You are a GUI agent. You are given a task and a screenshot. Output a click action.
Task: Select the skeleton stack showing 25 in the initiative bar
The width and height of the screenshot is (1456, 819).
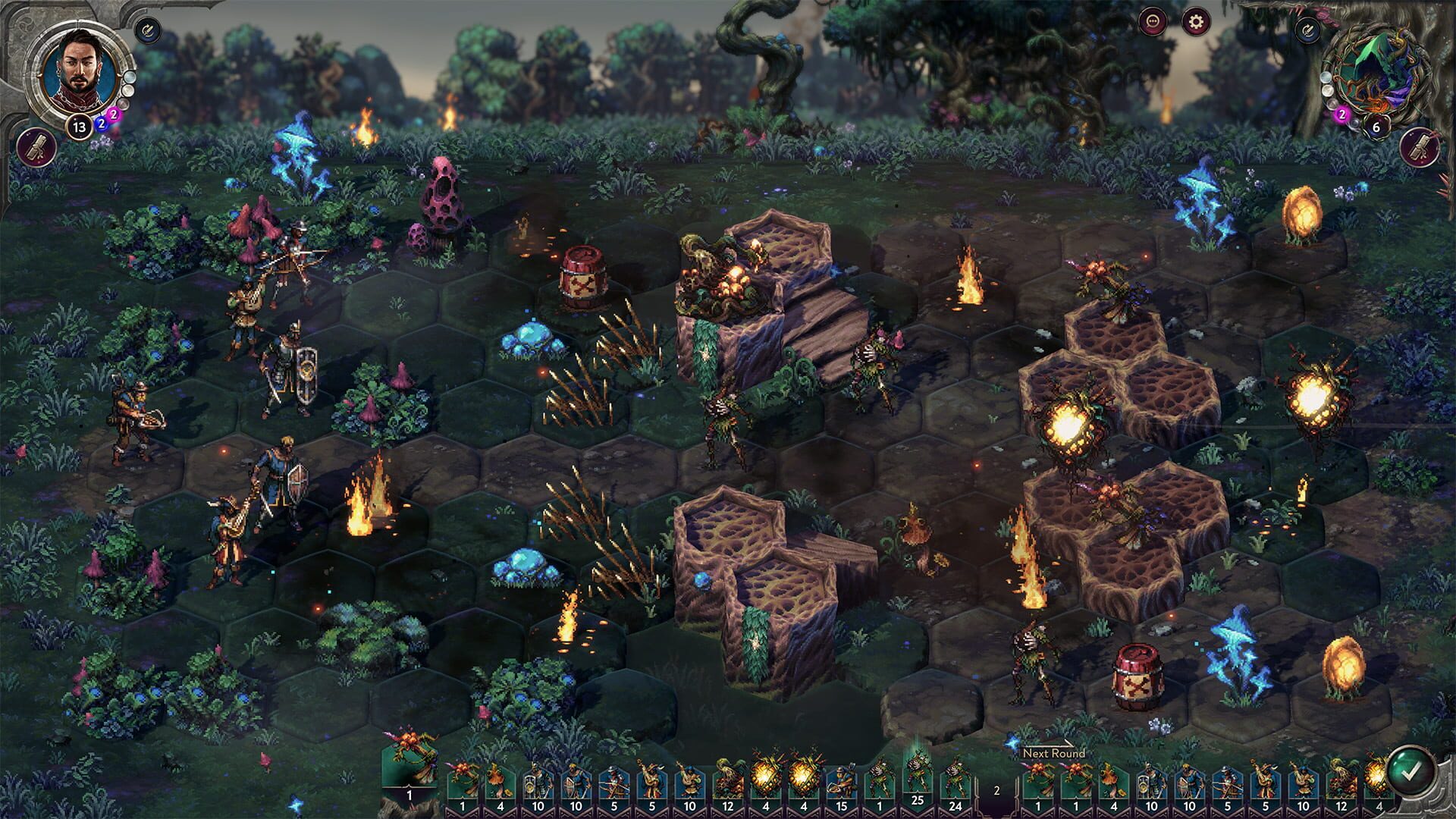pyautogui.click(x=918, y=777)
